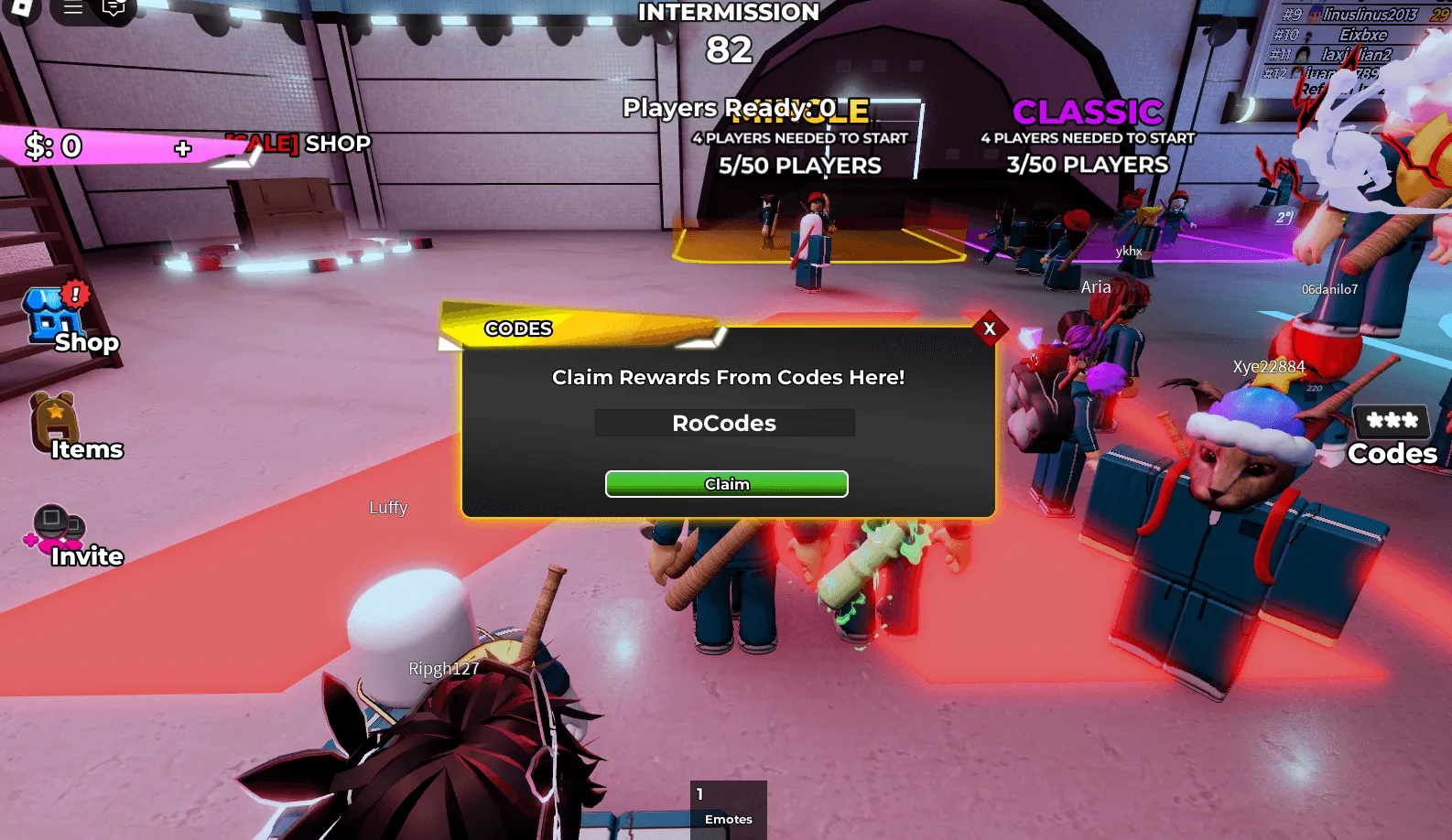Claim the entered code reward
The width and height of the screenshot is (1452, 840).
(726, 484)
